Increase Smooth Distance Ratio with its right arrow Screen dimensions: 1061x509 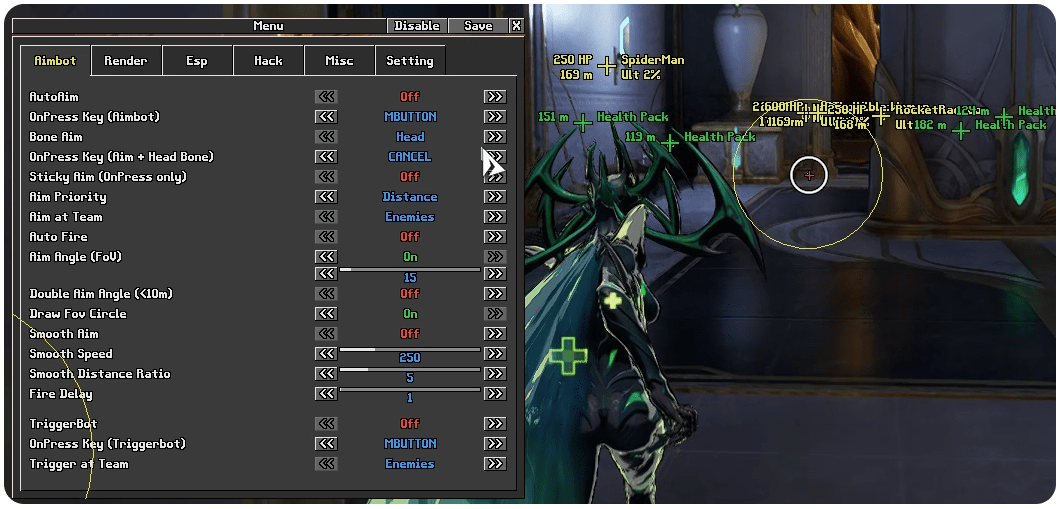[x=494, y=374]
